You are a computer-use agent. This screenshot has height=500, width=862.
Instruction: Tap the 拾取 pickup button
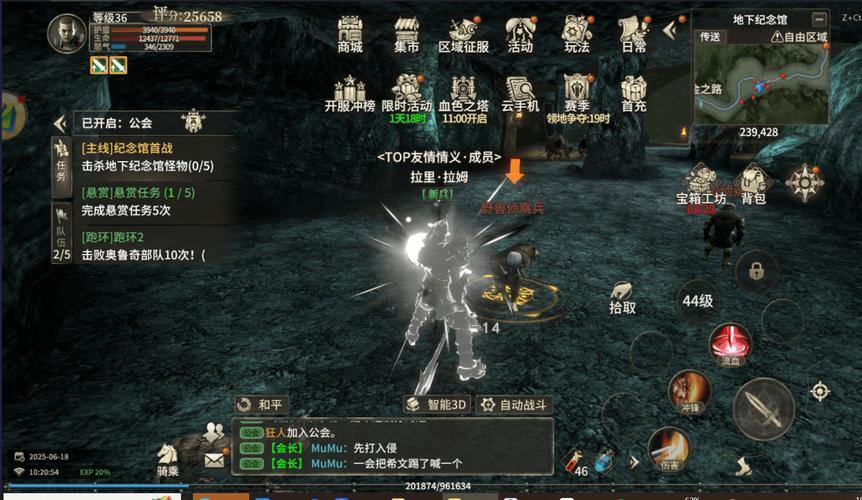coord(622,297)
